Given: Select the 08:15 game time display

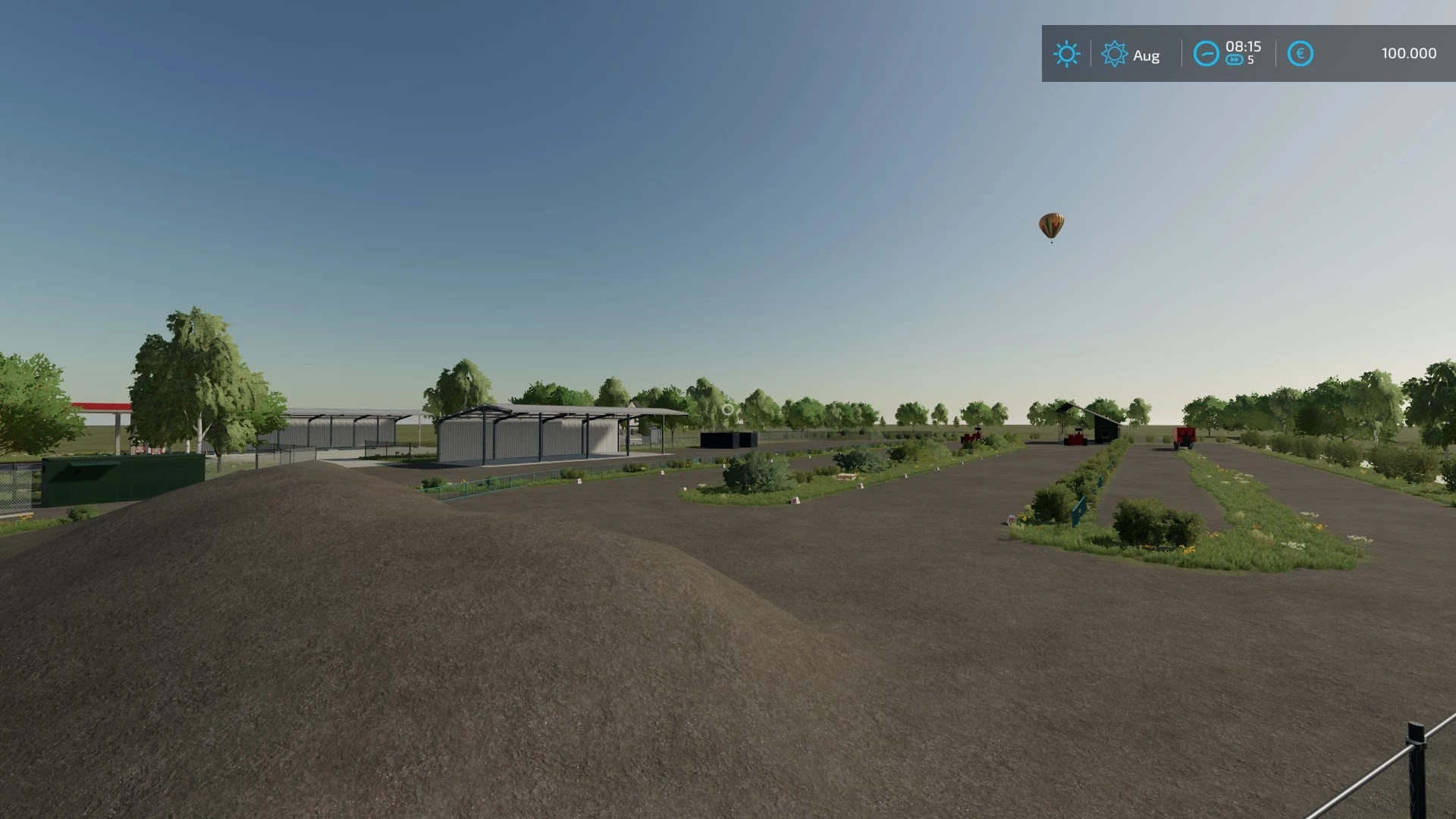Looking at the screenshot, I should [1242, 45].
